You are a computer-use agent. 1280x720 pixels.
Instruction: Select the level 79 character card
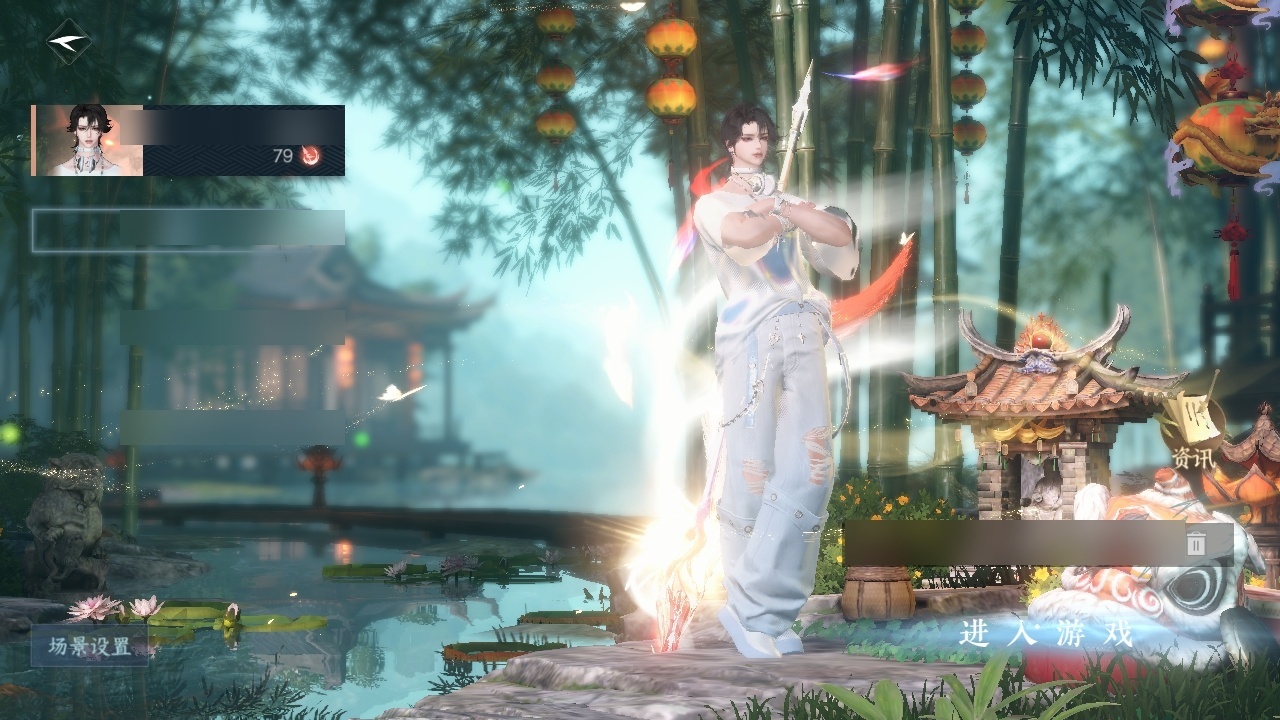click(x=188, y=141)
